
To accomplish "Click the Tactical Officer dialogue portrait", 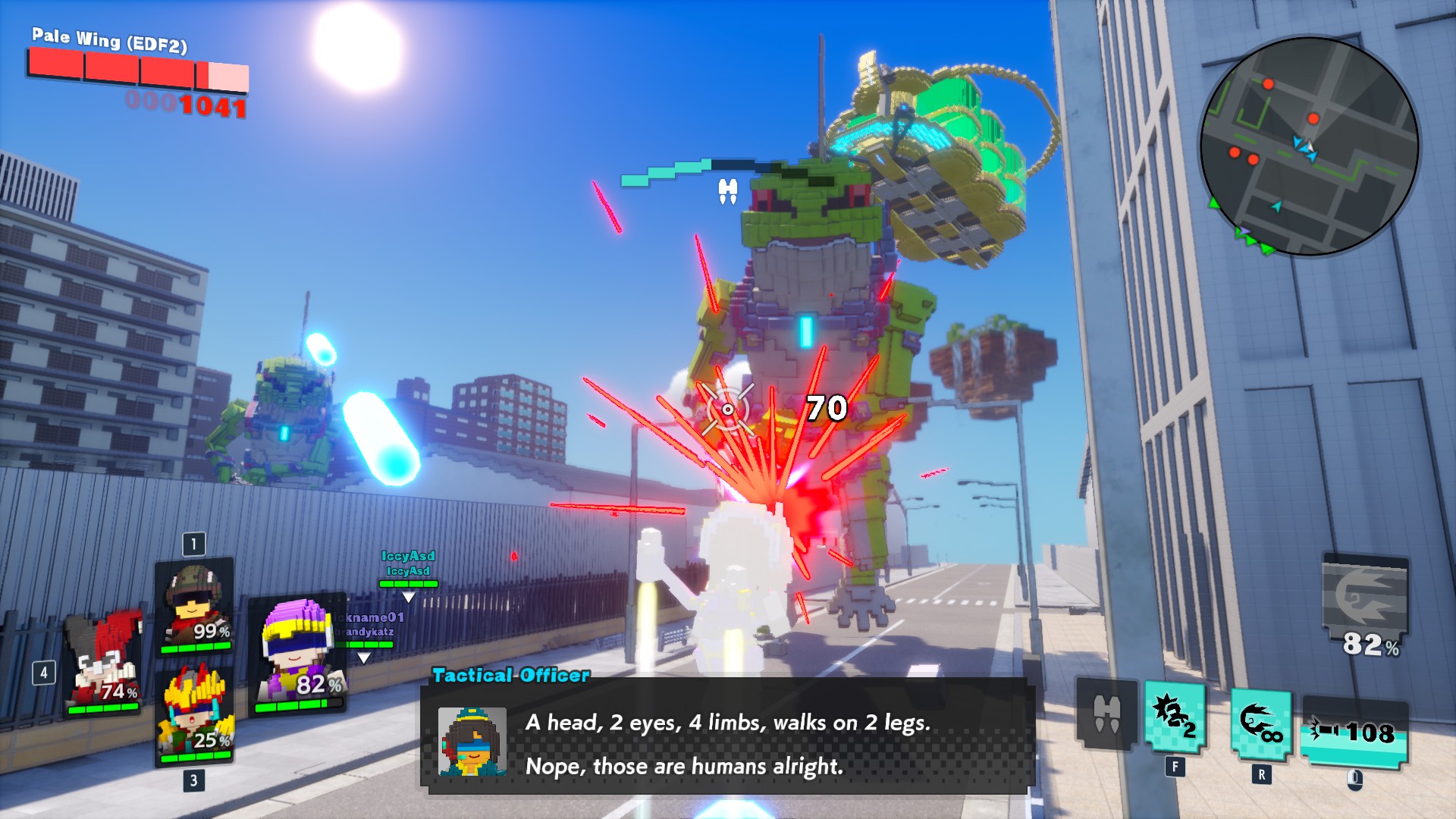I will pyautogui.click(x=472, y=741).
